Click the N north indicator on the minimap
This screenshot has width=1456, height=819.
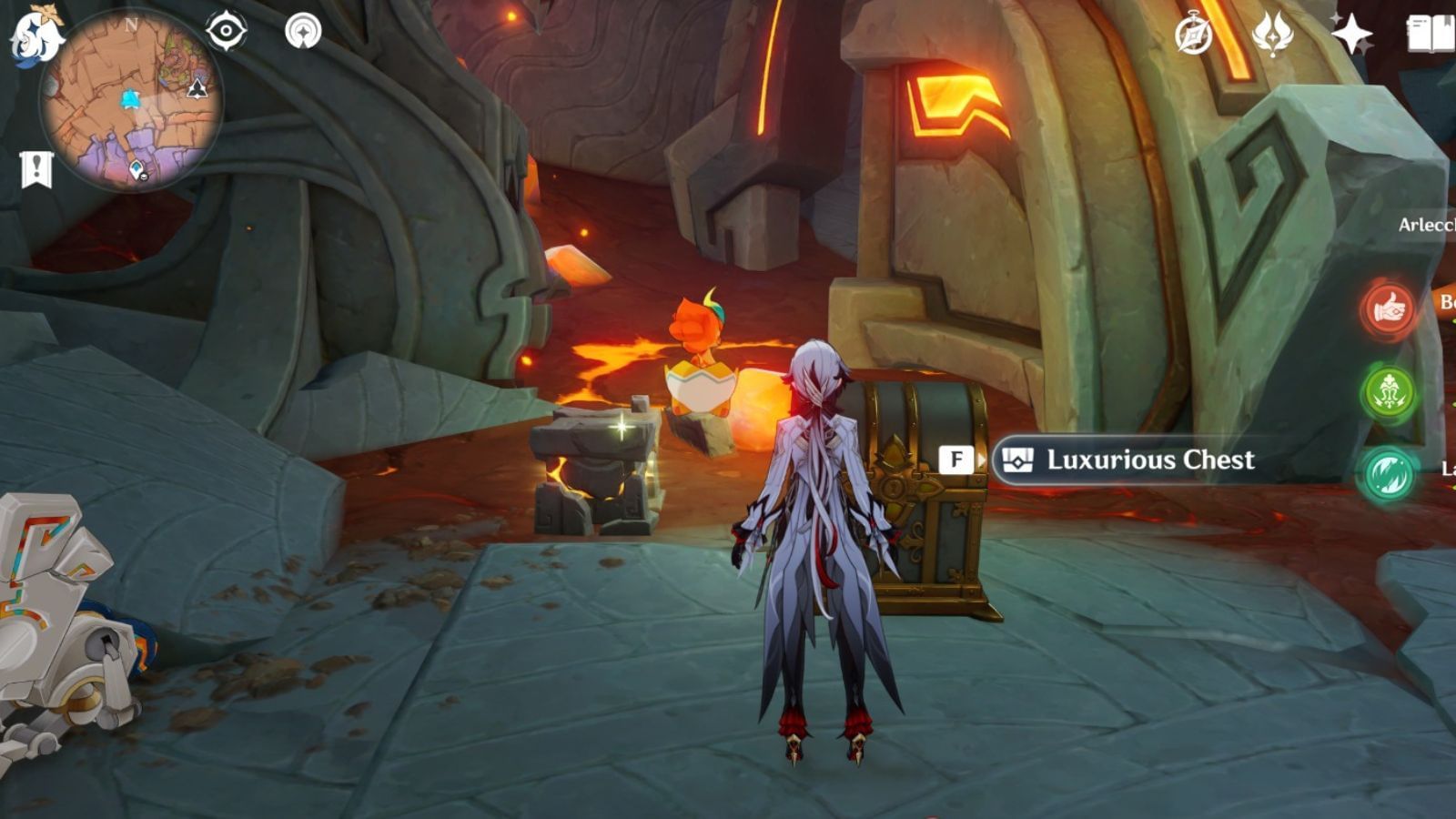(x=132, y=25)
